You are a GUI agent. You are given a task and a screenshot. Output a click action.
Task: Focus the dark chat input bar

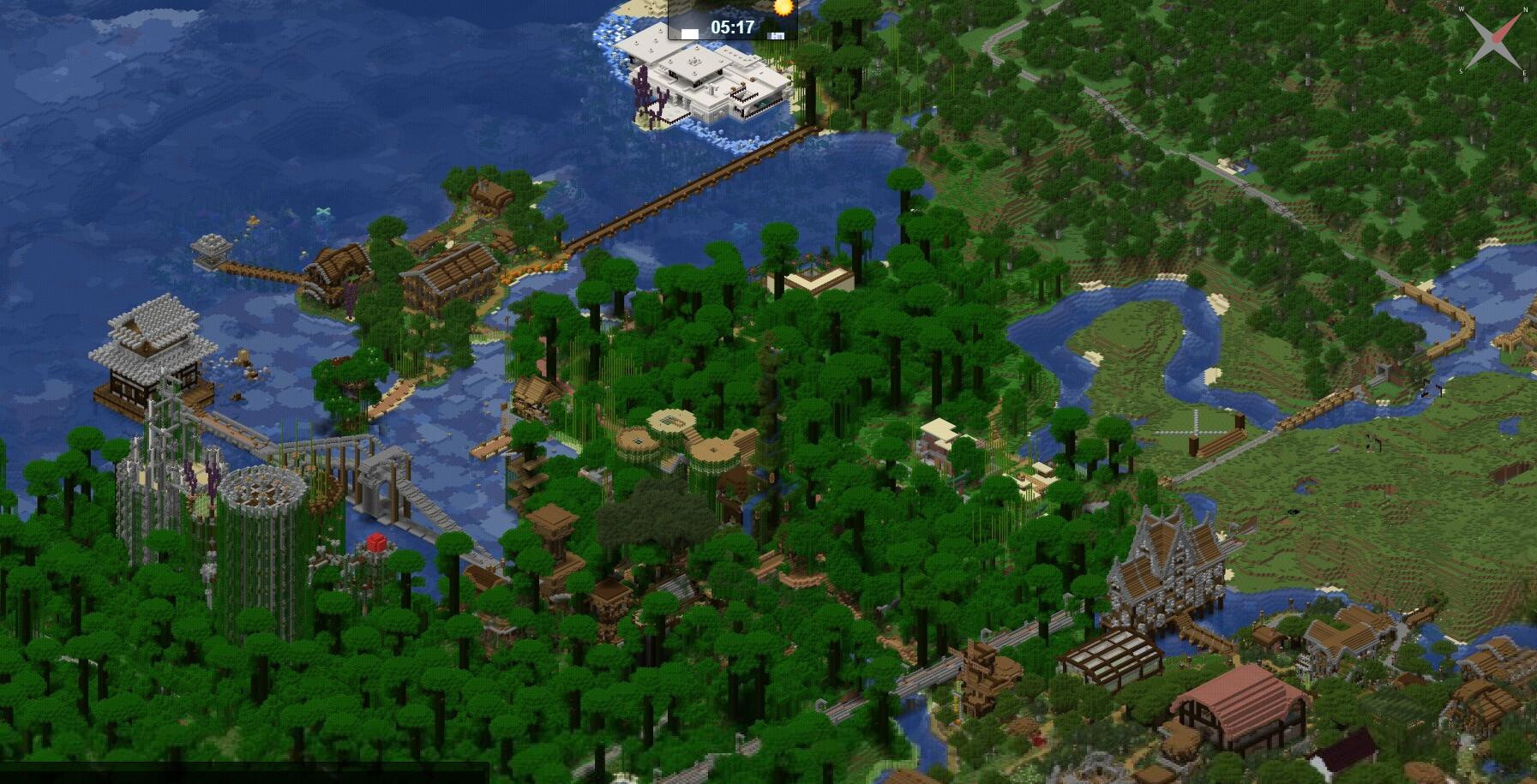click(244, 772)
